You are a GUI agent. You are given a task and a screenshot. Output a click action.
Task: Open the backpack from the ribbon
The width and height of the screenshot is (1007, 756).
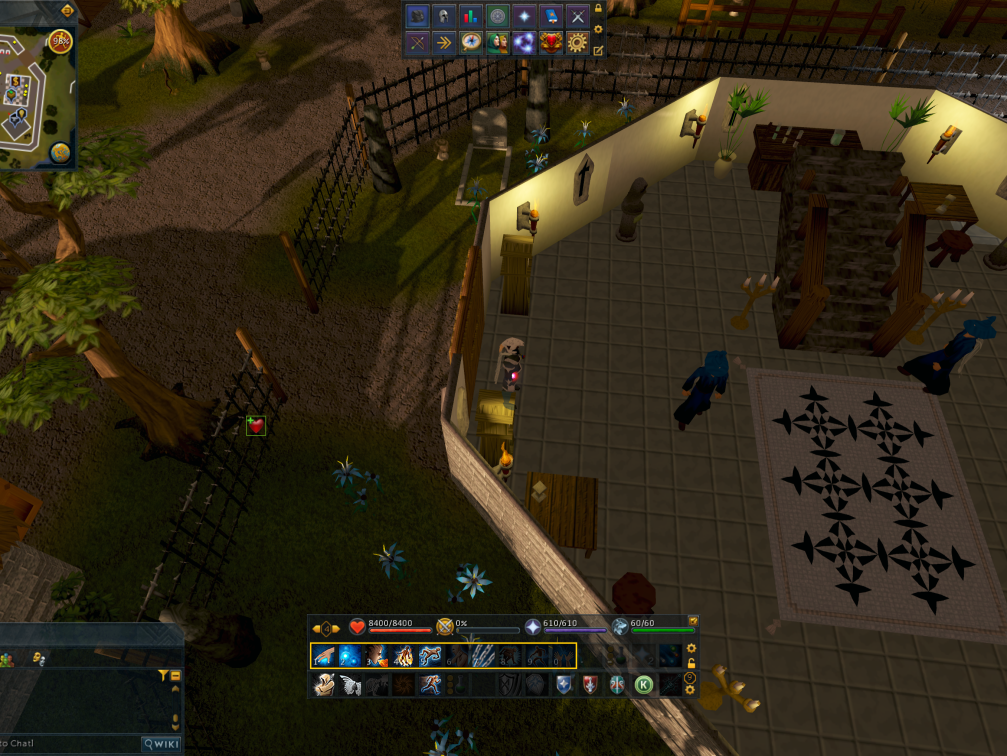(x=417, y=16)
